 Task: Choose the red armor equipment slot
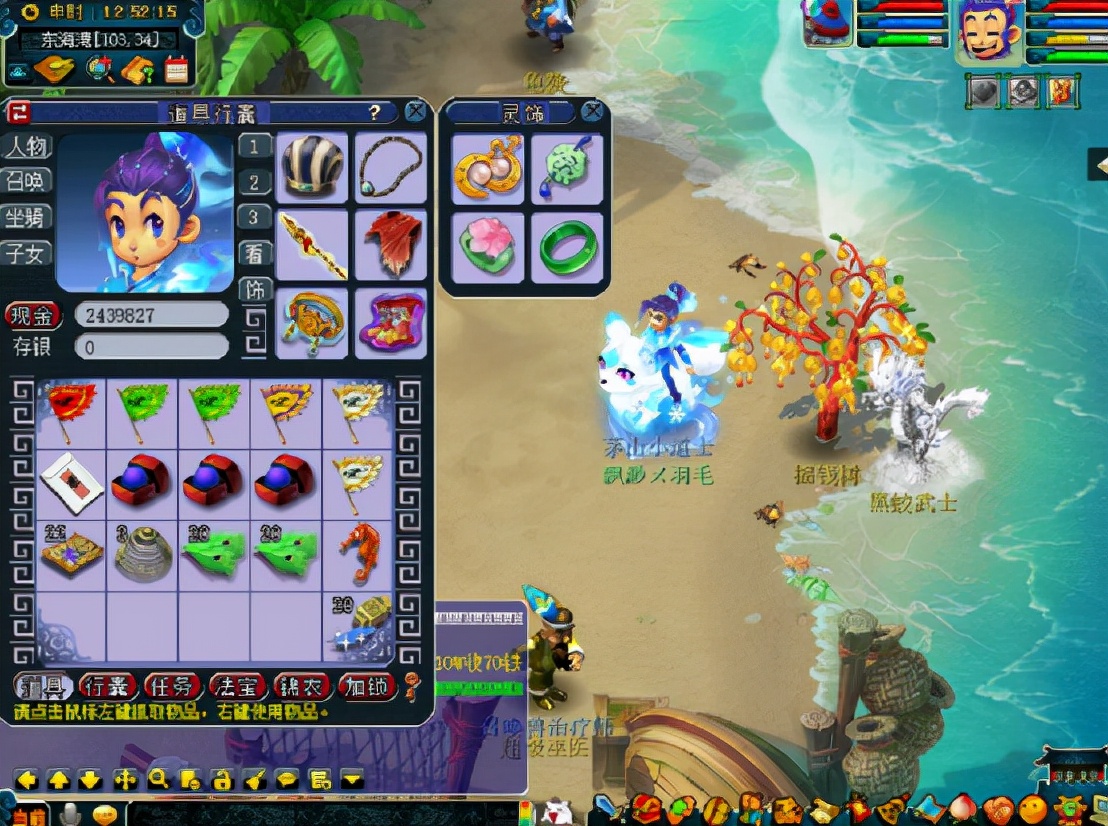click(x=390, y=243)
